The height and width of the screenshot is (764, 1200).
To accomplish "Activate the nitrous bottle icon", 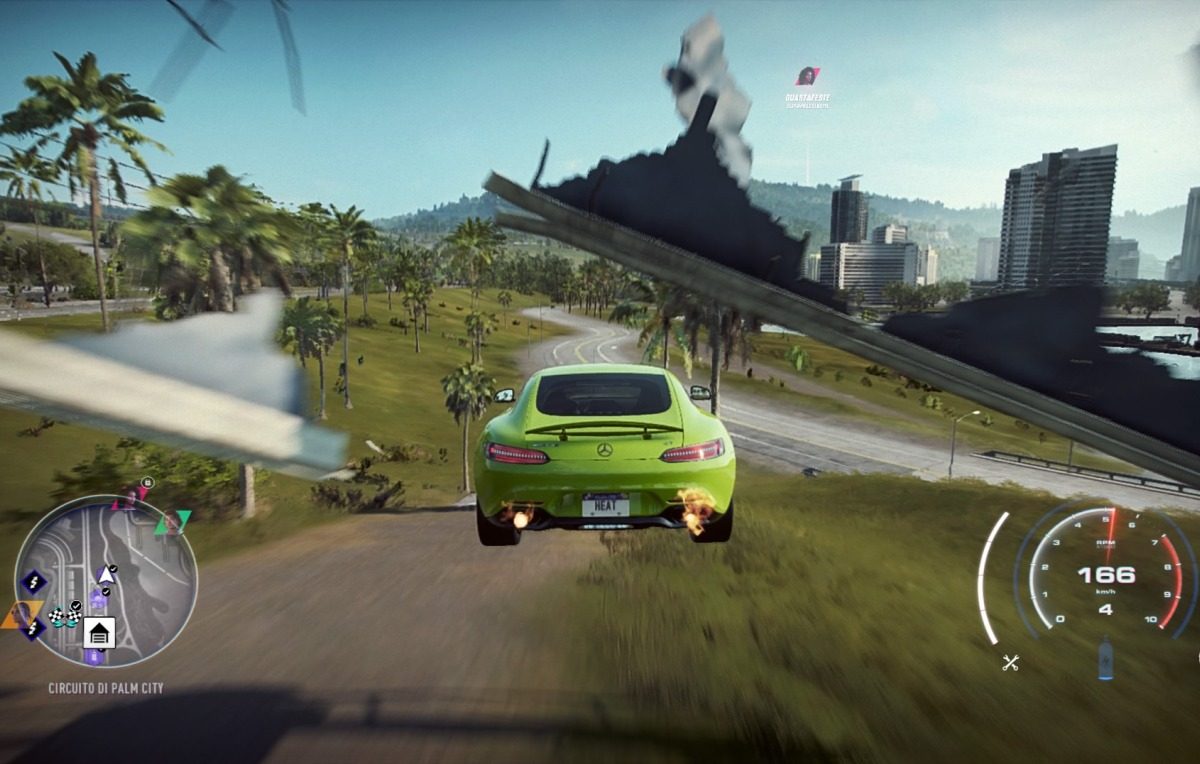I will tap(1105, 660).
